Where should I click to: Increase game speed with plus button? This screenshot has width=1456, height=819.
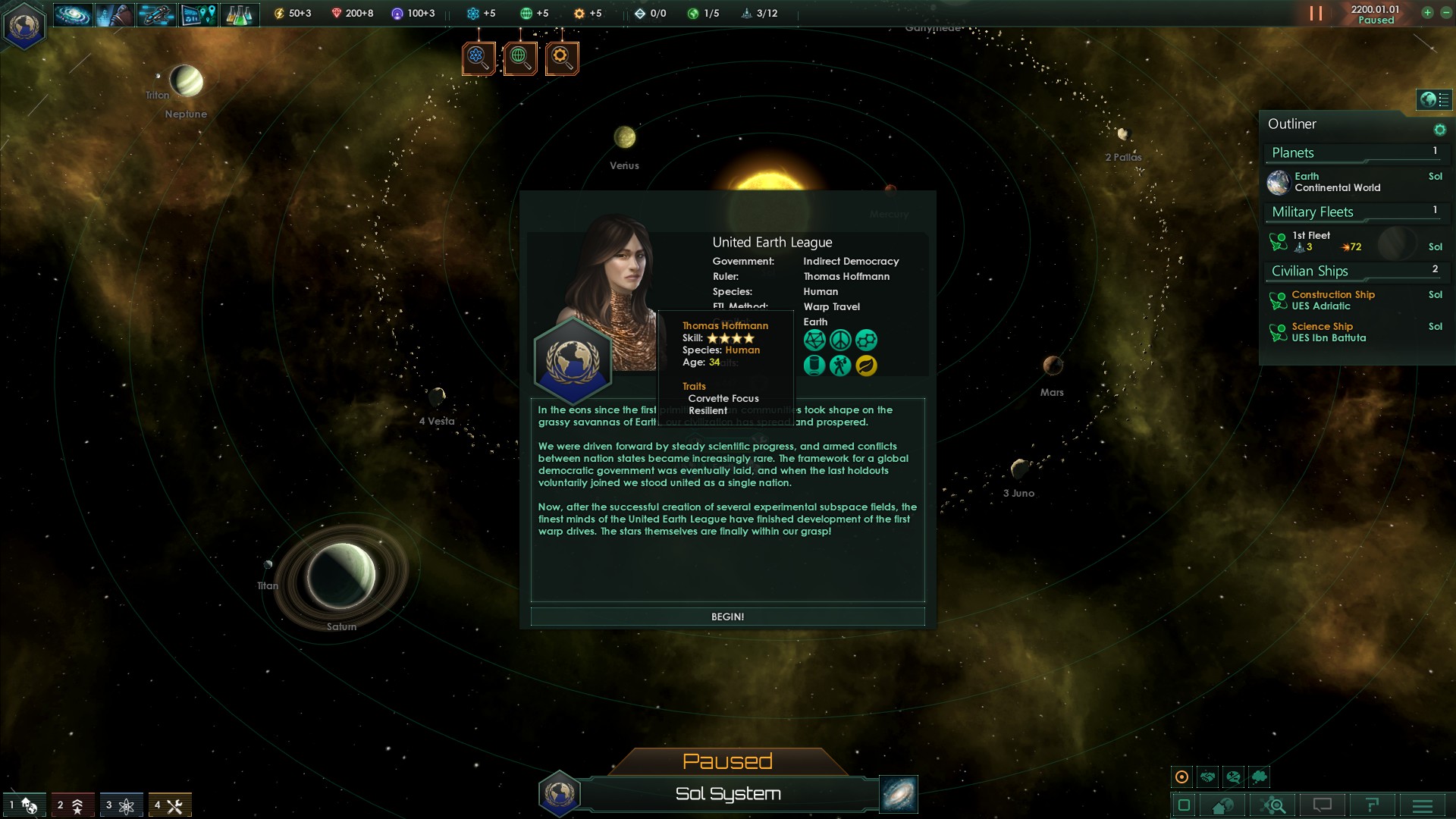[1427, 13]
